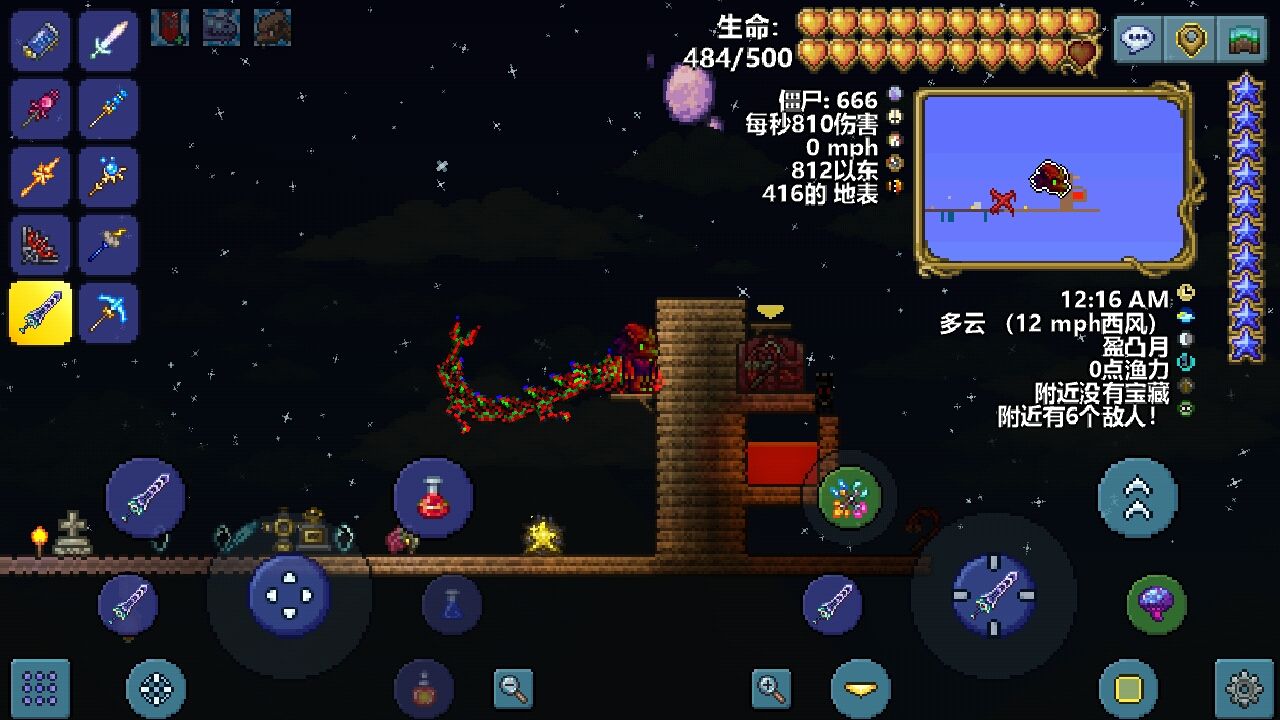1280x720 pixels.
Task: Fire the multicolored grappling hooks button
Action: 849,498
